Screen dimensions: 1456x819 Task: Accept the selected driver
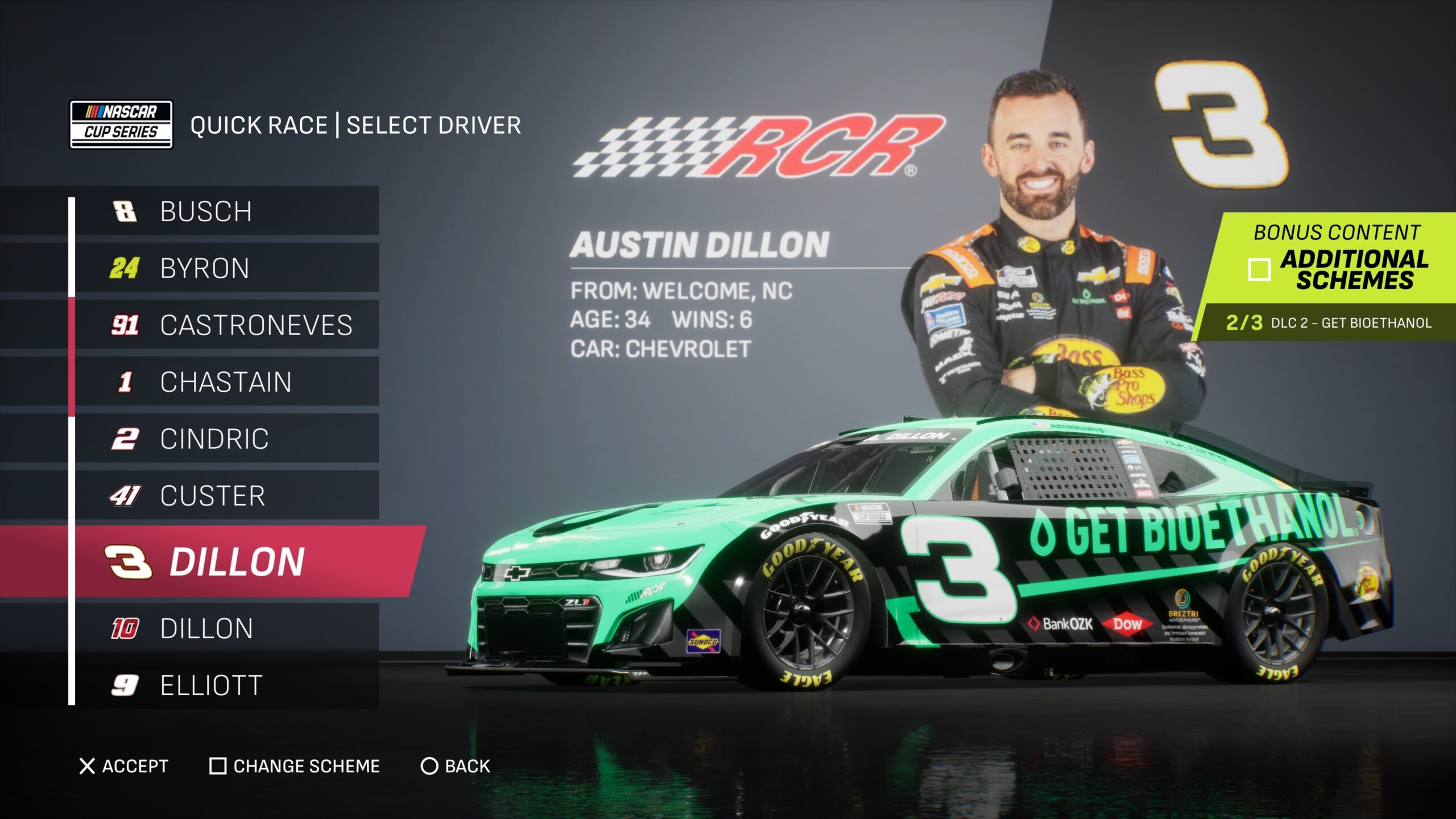[x=124, y=766]
